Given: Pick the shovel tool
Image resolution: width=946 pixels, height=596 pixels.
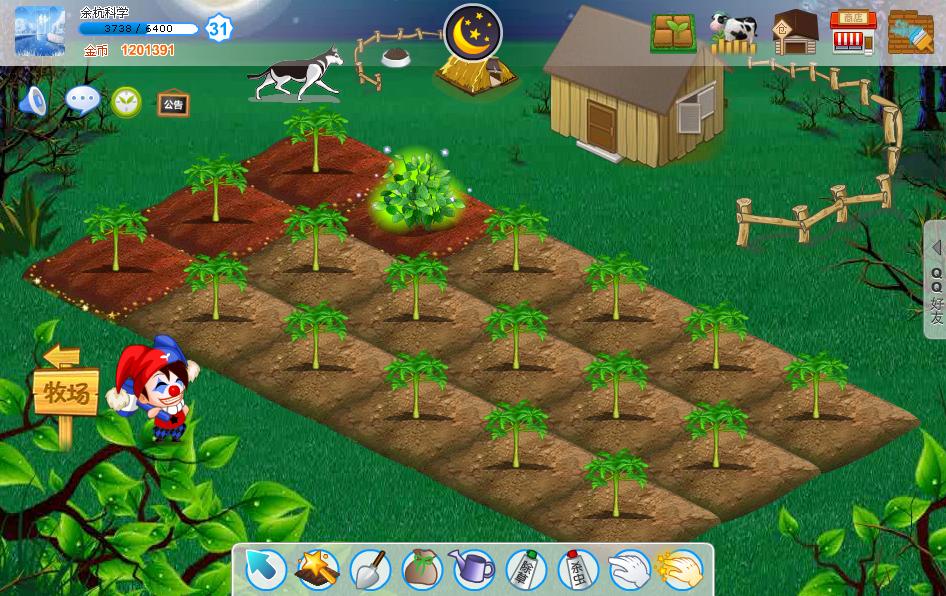Looking at the screenshot, I should [369, 570].
